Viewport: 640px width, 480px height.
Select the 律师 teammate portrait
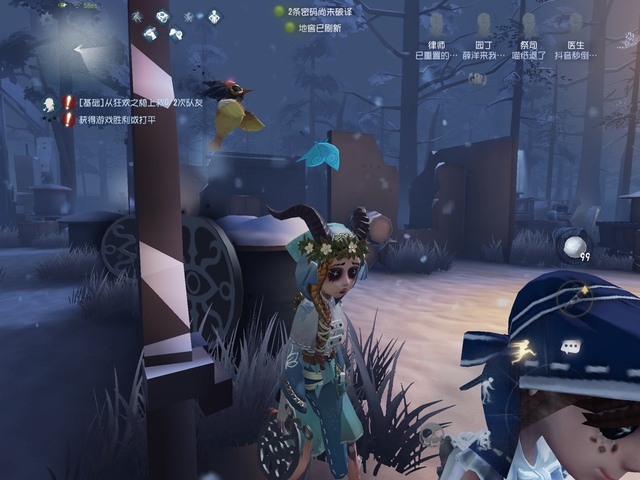point(436,23)
